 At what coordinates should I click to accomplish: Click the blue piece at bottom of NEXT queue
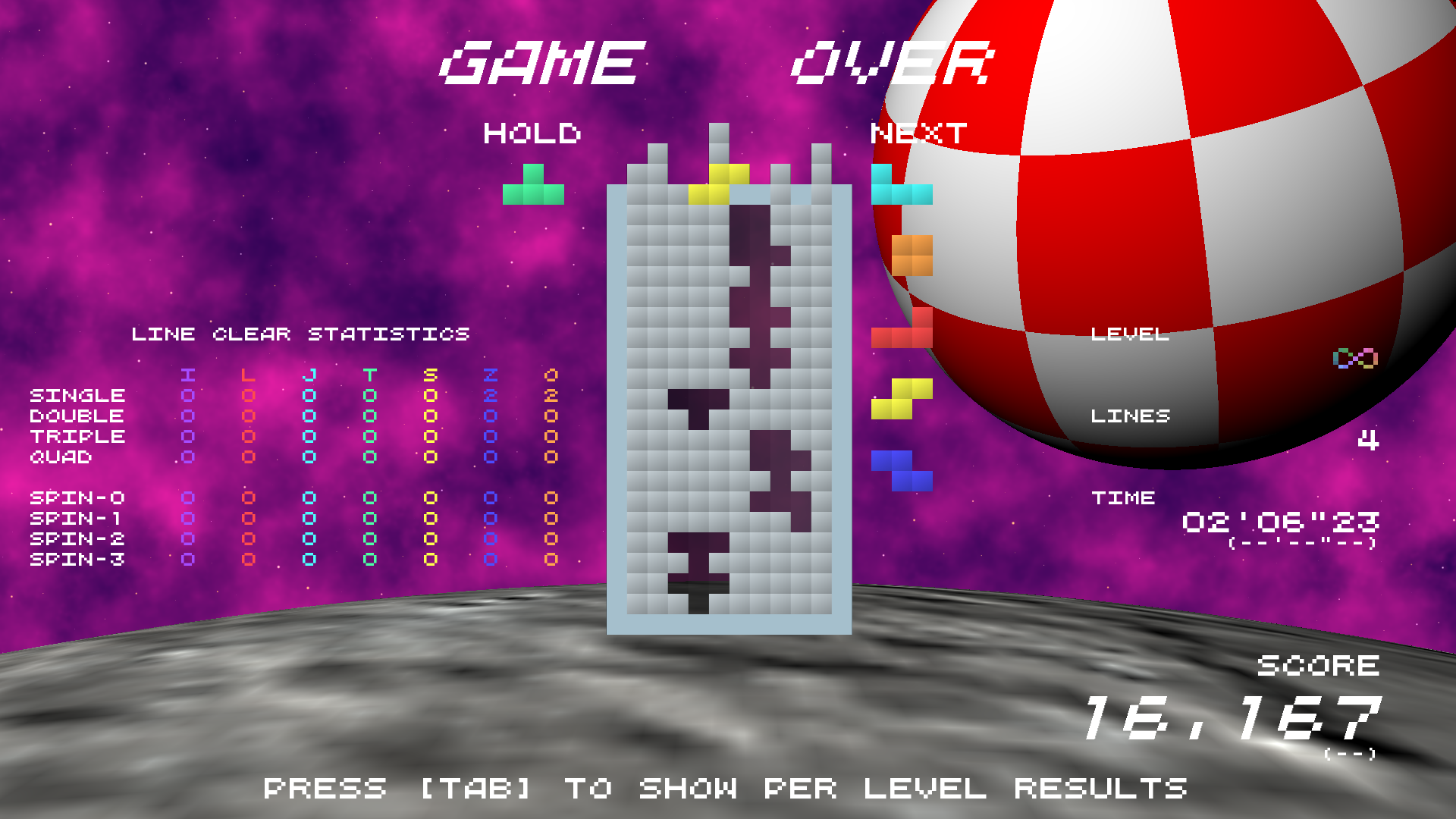902,470
